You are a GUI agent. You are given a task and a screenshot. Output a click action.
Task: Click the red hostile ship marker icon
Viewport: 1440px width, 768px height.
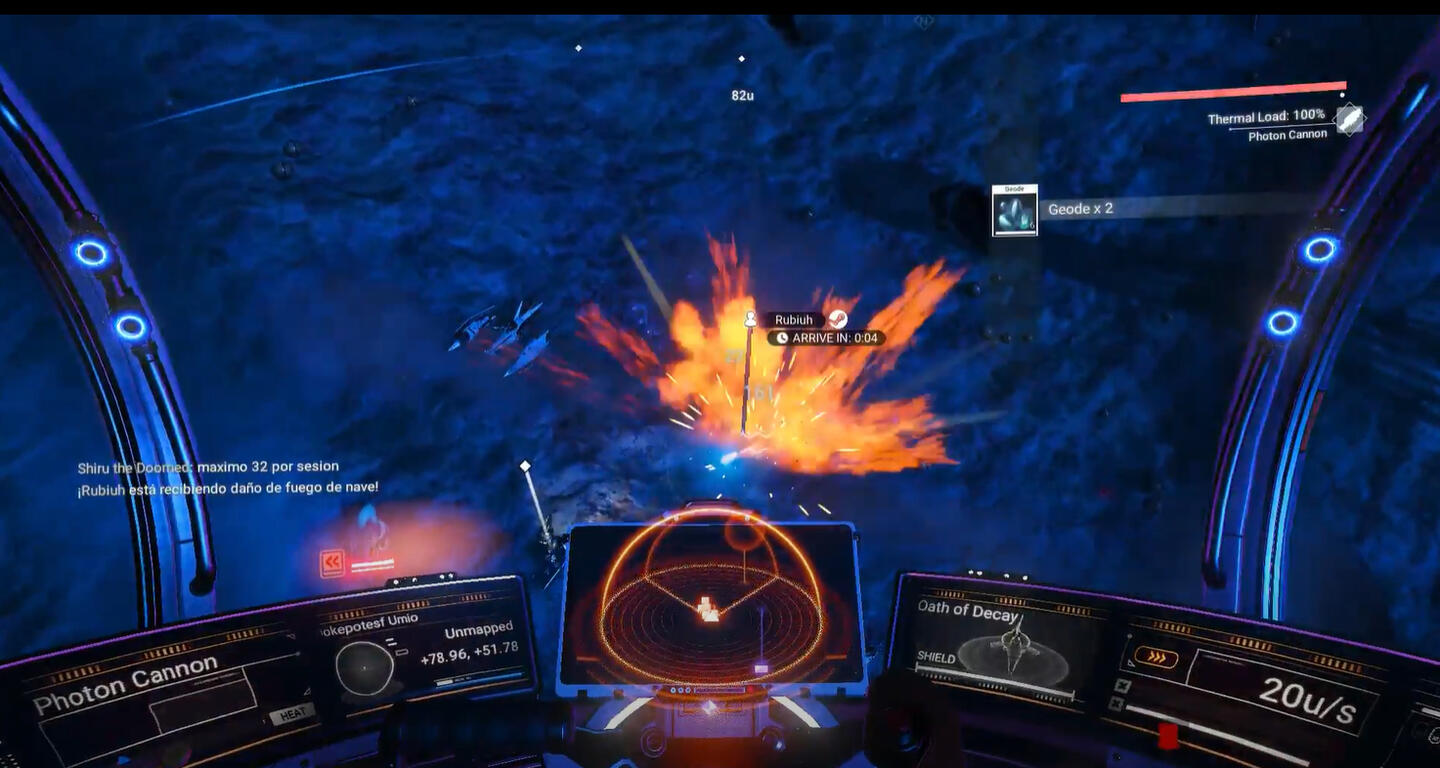click(x=332, y=563)
